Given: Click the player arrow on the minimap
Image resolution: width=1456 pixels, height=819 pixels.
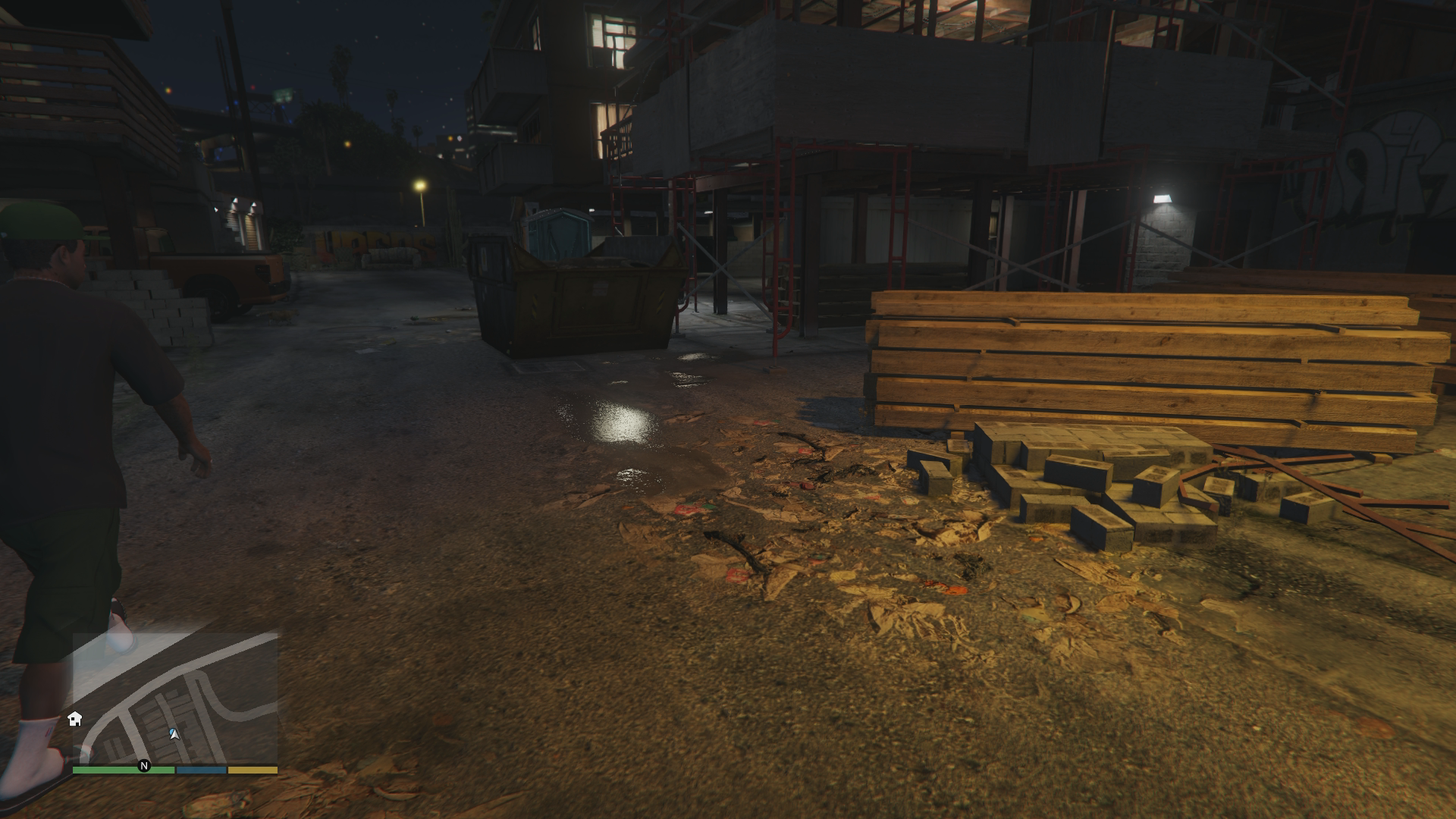Looking at the screenshot, I should point(174,733).
